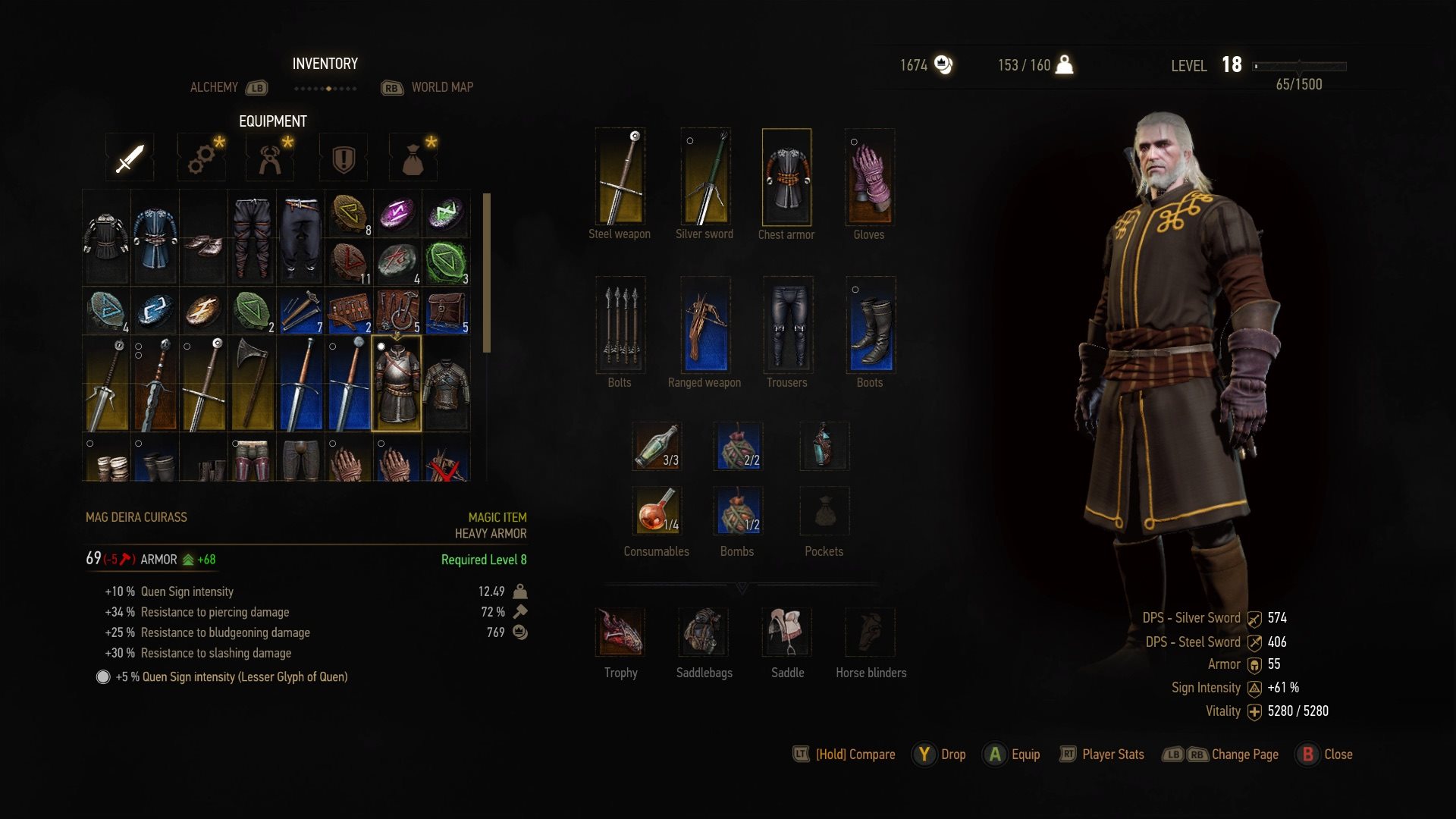Choose the horse Saddle slot
The image size is (1456, 819).
click(787, 632)
